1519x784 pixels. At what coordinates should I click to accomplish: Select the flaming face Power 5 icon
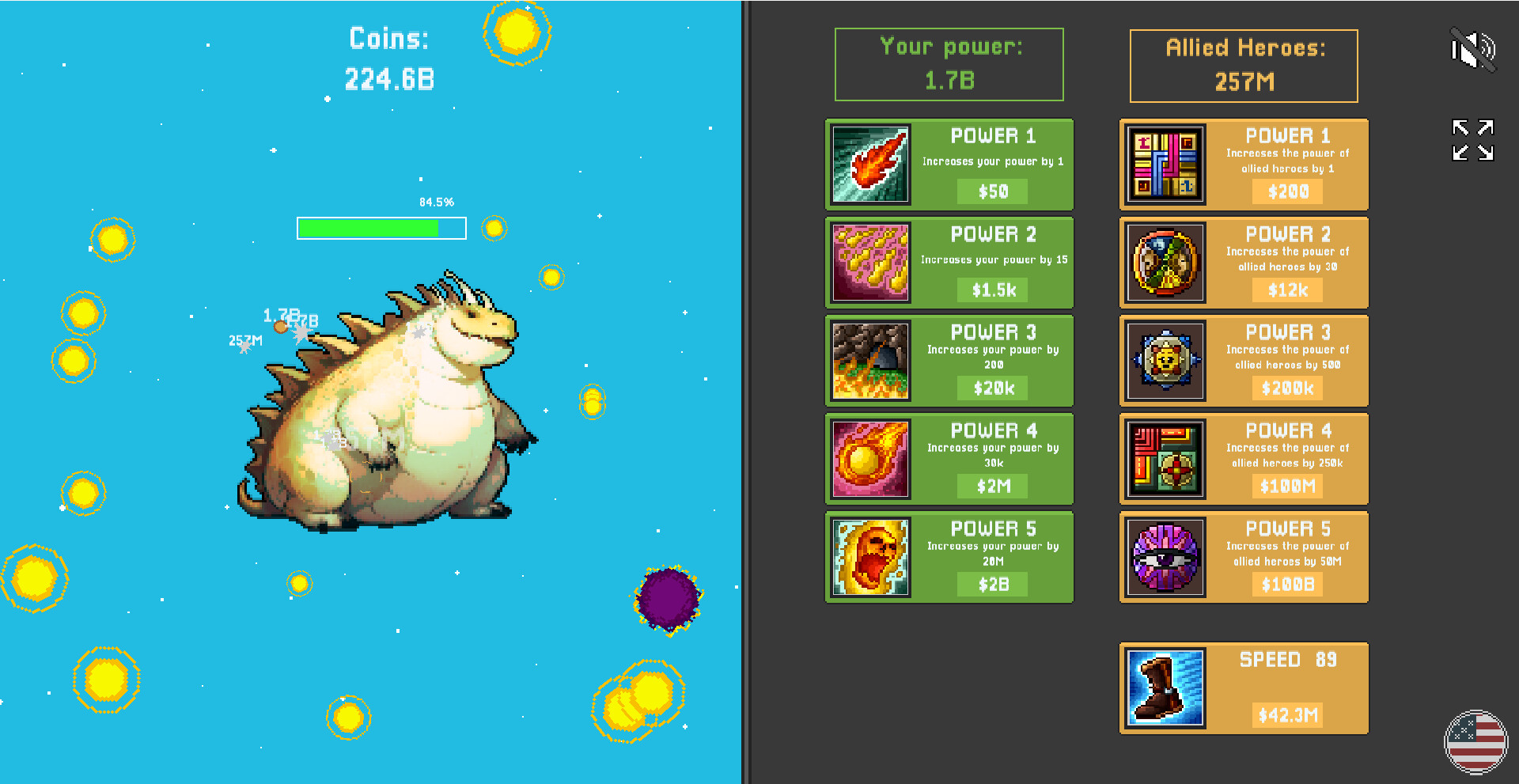click(869, 557)
